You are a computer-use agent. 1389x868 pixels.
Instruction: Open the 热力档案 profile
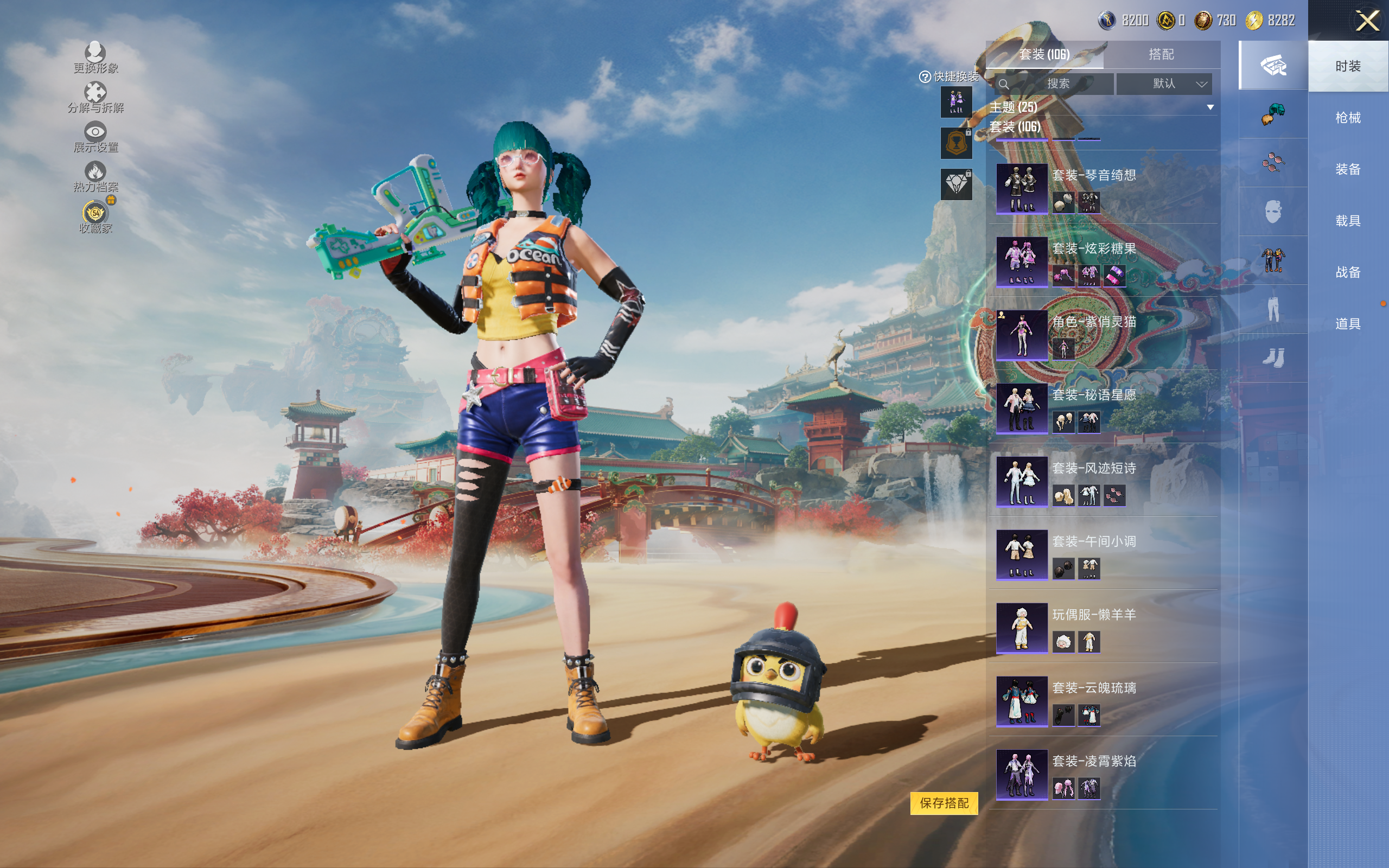(x=95, y=177)
